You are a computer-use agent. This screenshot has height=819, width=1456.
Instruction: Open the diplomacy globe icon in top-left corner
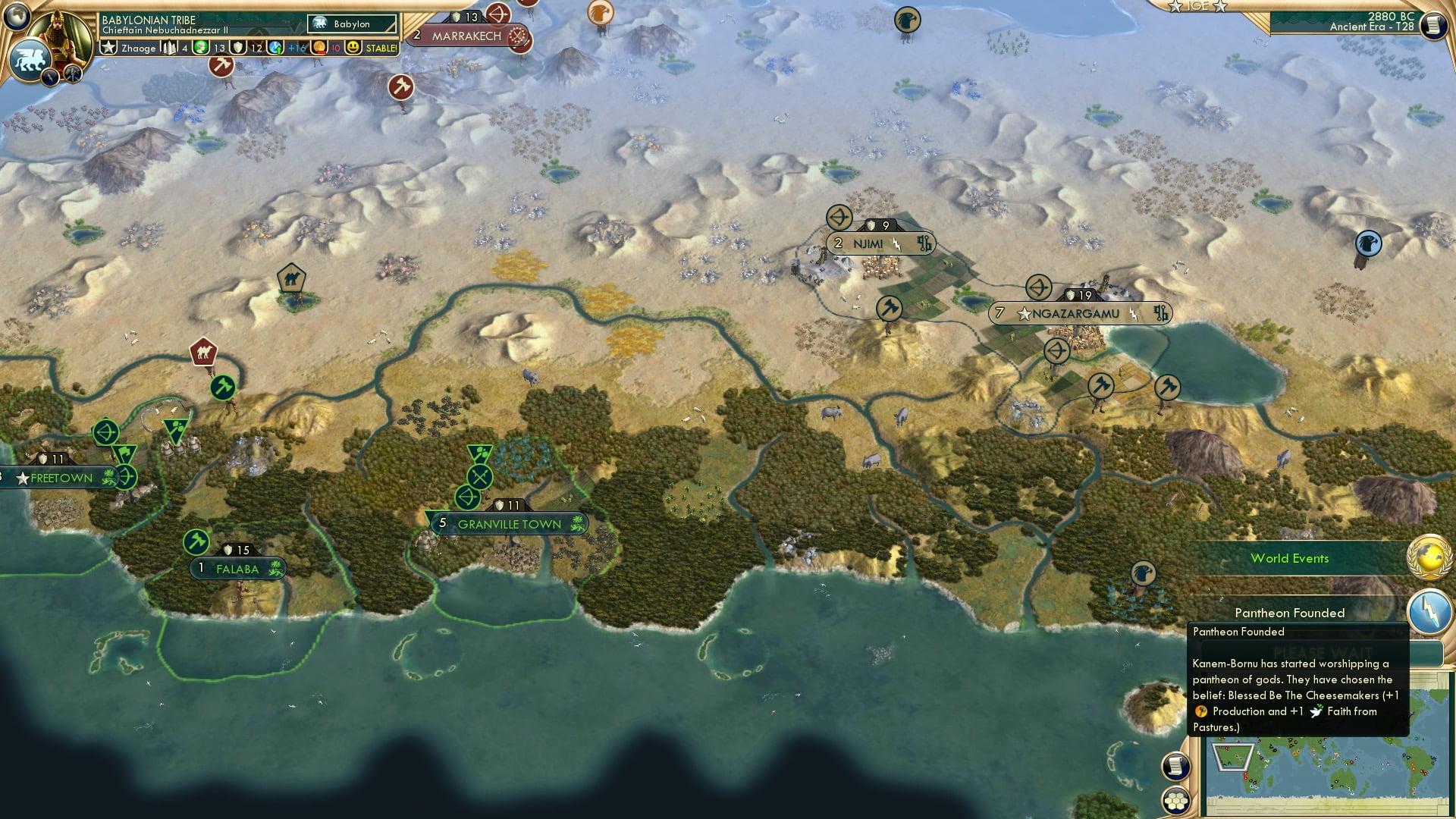point(17,17)
